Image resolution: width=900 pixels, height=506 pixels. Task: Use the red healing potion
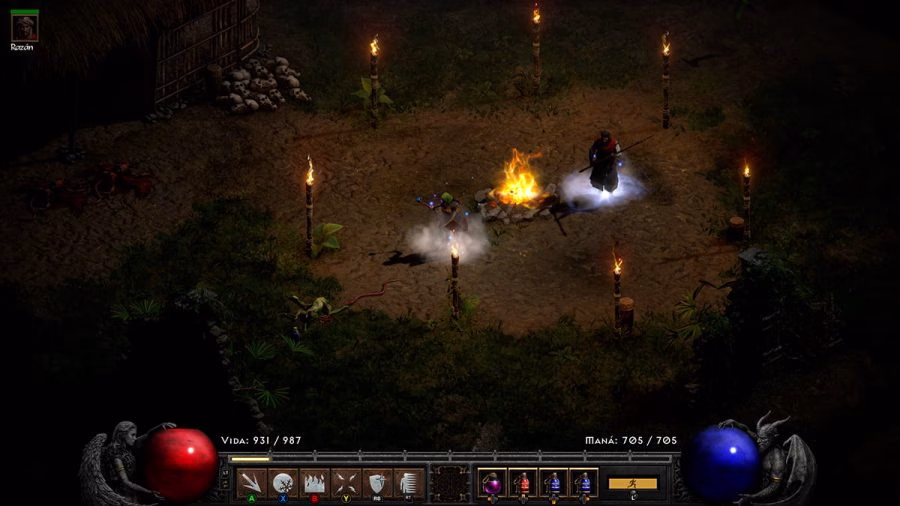point(522,483)
